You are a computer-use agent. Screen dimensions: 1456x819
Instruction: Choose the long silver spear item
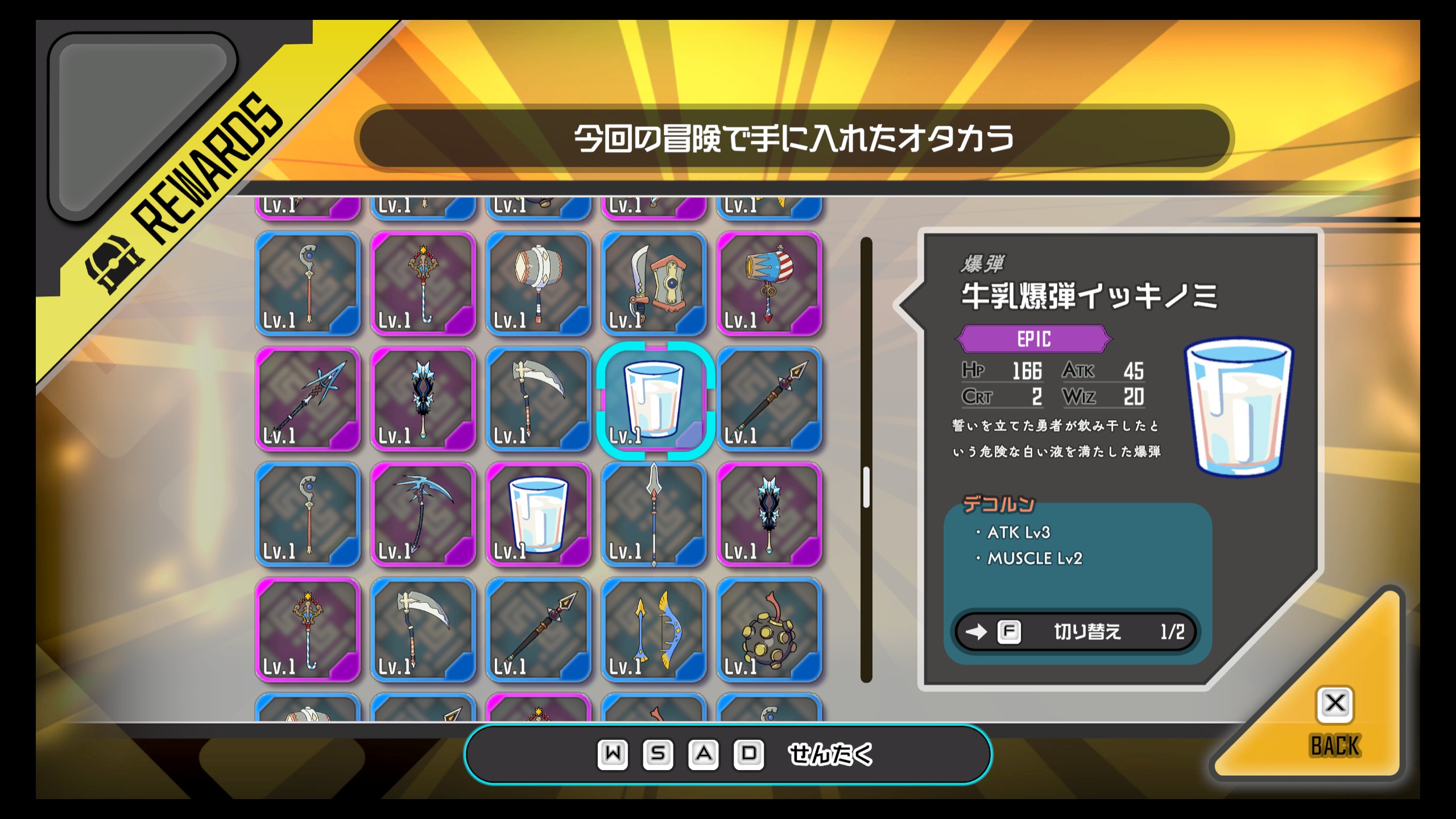(x=653, y=515)
